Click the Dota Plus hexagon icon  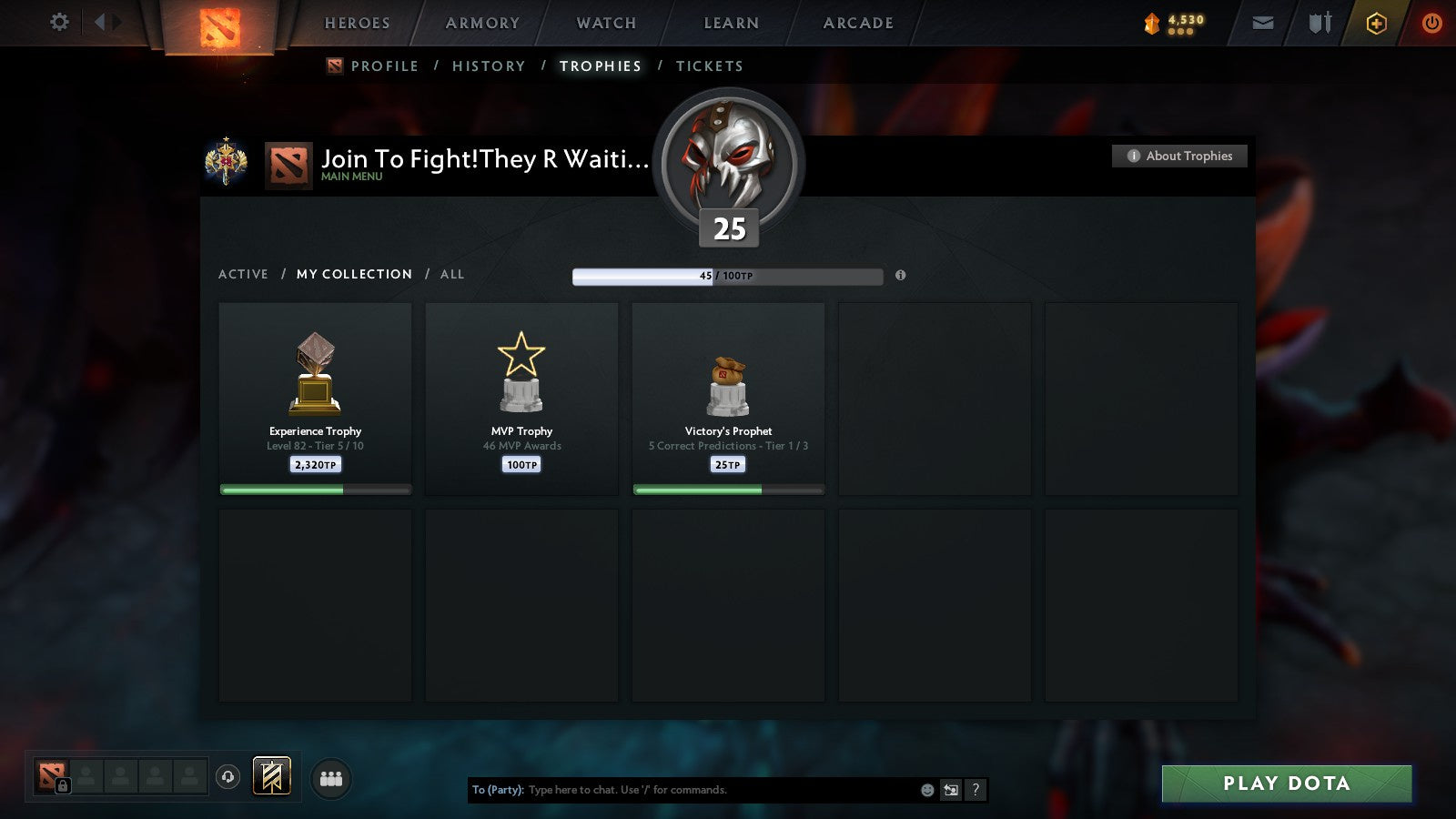point(1378,23)
